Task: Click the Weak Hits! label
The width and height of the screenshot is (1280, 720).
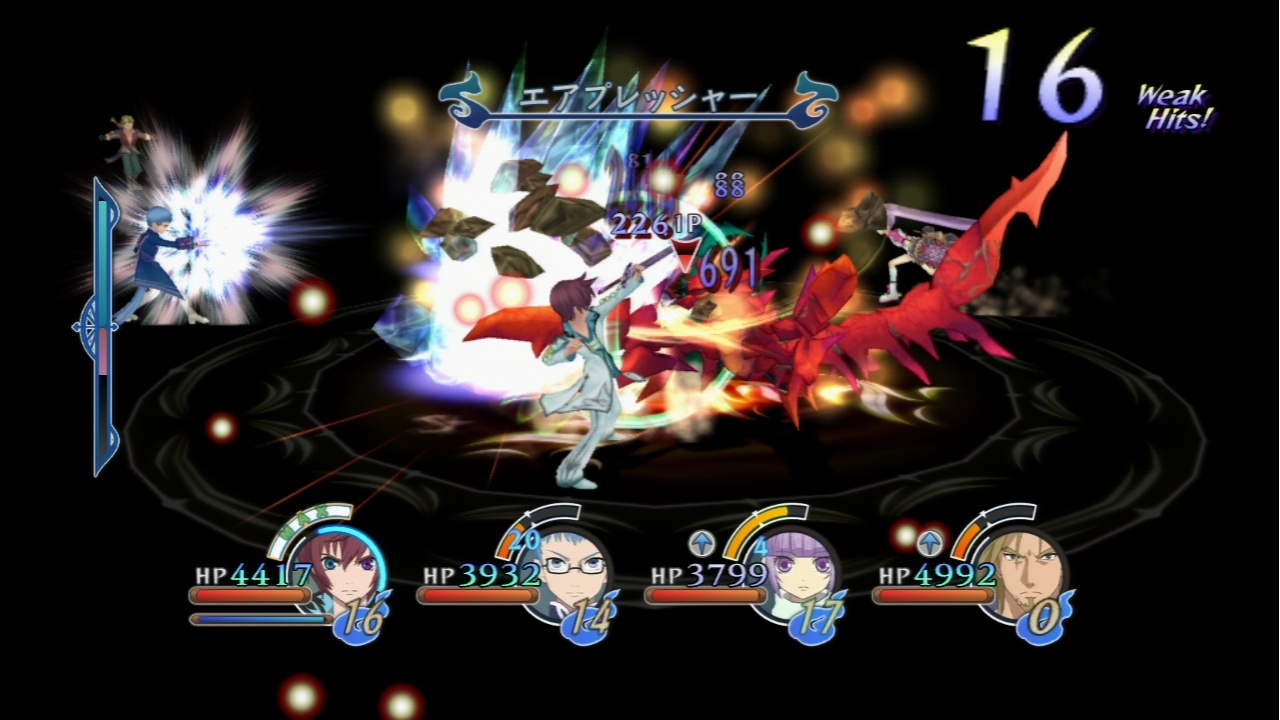Action: [1175, 107]
